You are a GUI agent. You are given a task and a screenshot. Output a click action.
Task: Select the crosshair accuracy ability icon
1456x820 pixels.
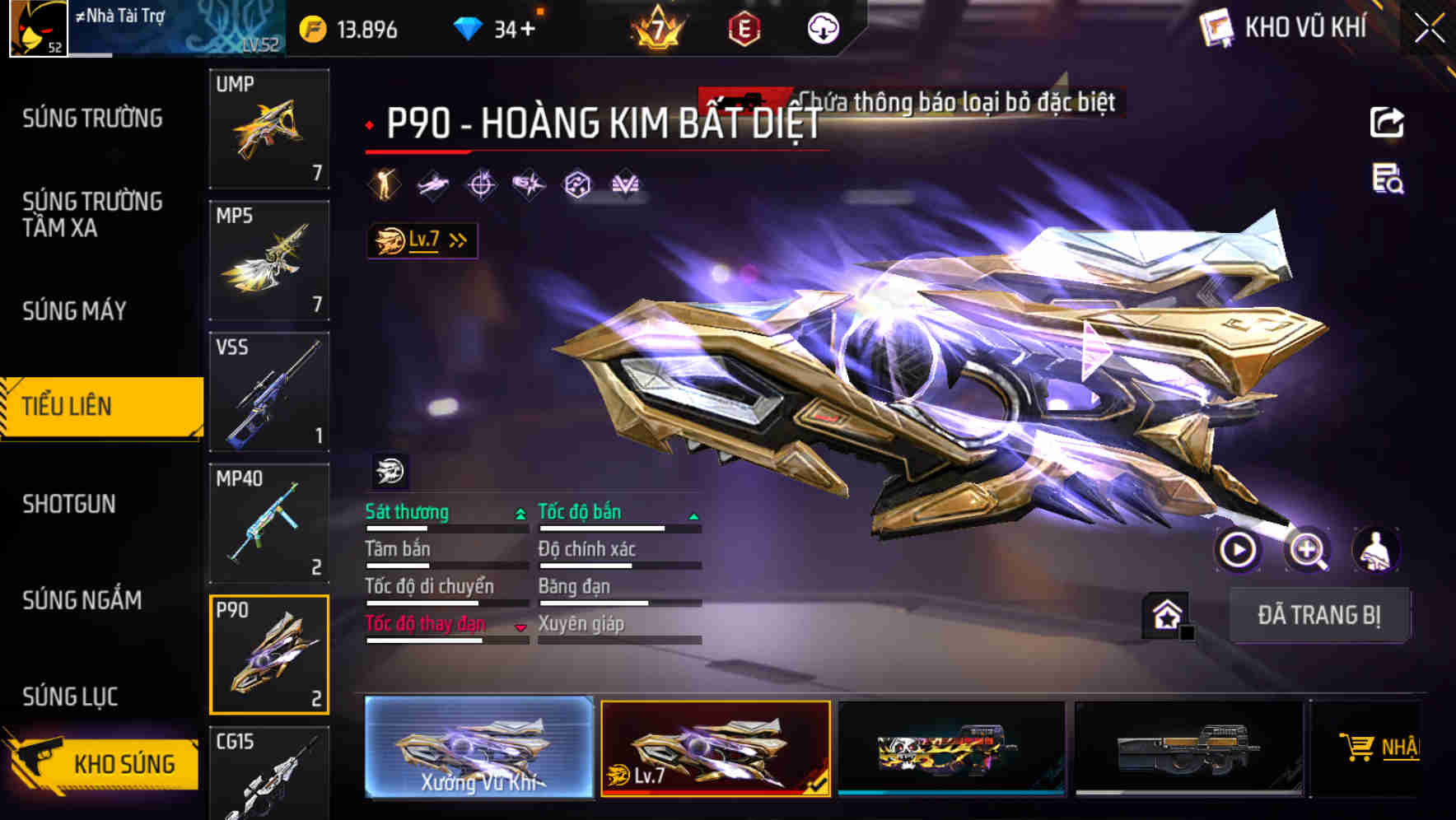[483, 184]
